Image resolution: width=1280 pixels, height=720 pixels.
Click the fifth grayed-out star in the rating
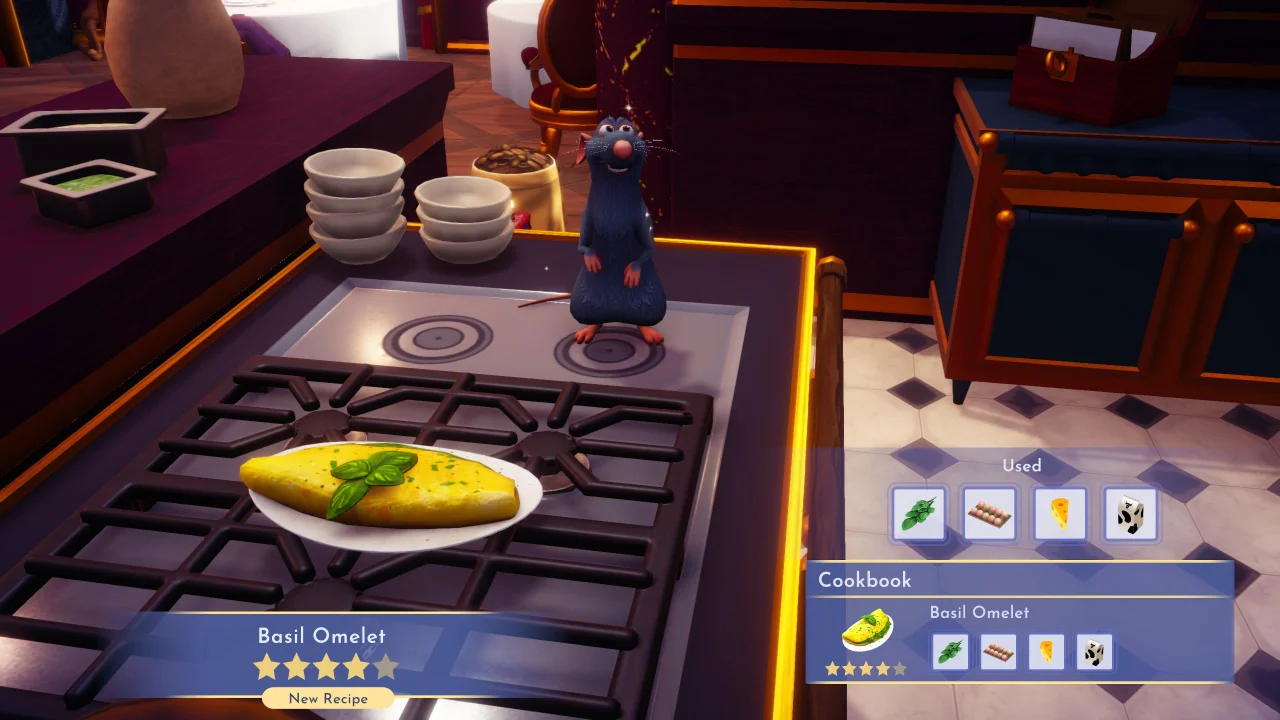click(385, 666)
